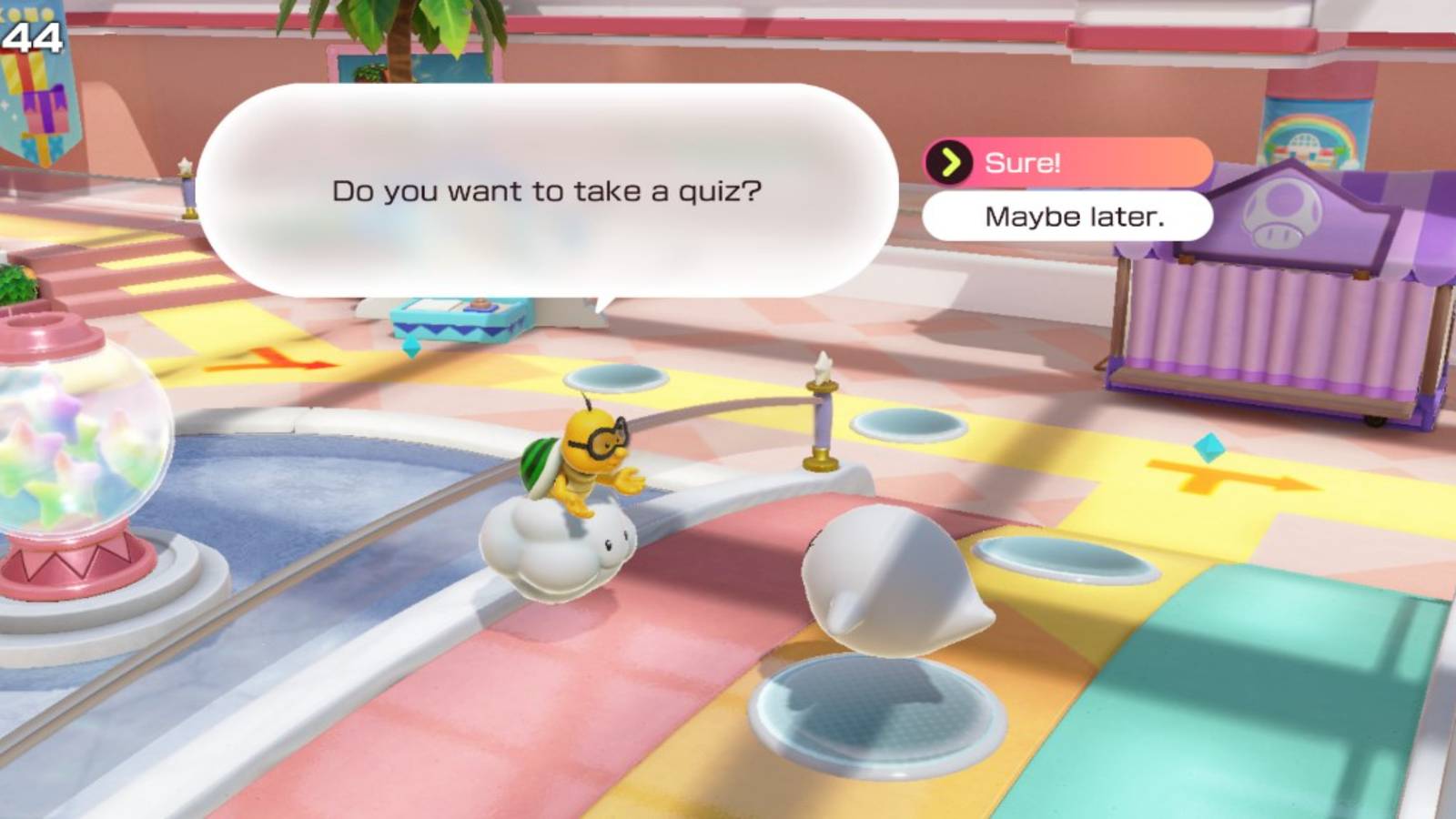The width and height of the screenshot is (1456, 819).
Task: Click the turn counter showing 44
Action: (30, 36)
